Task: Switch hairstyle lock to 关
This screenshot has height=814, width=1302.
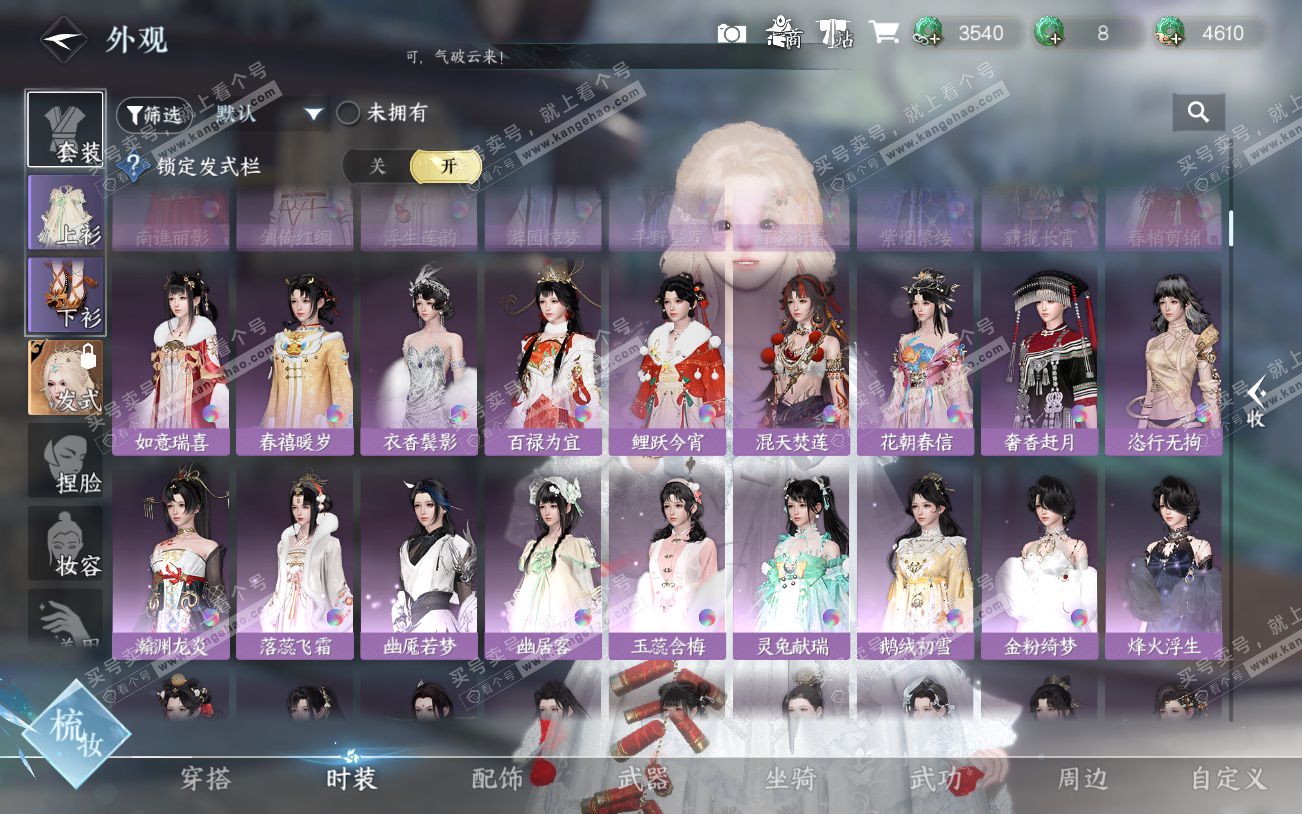Action: [378, 166]
